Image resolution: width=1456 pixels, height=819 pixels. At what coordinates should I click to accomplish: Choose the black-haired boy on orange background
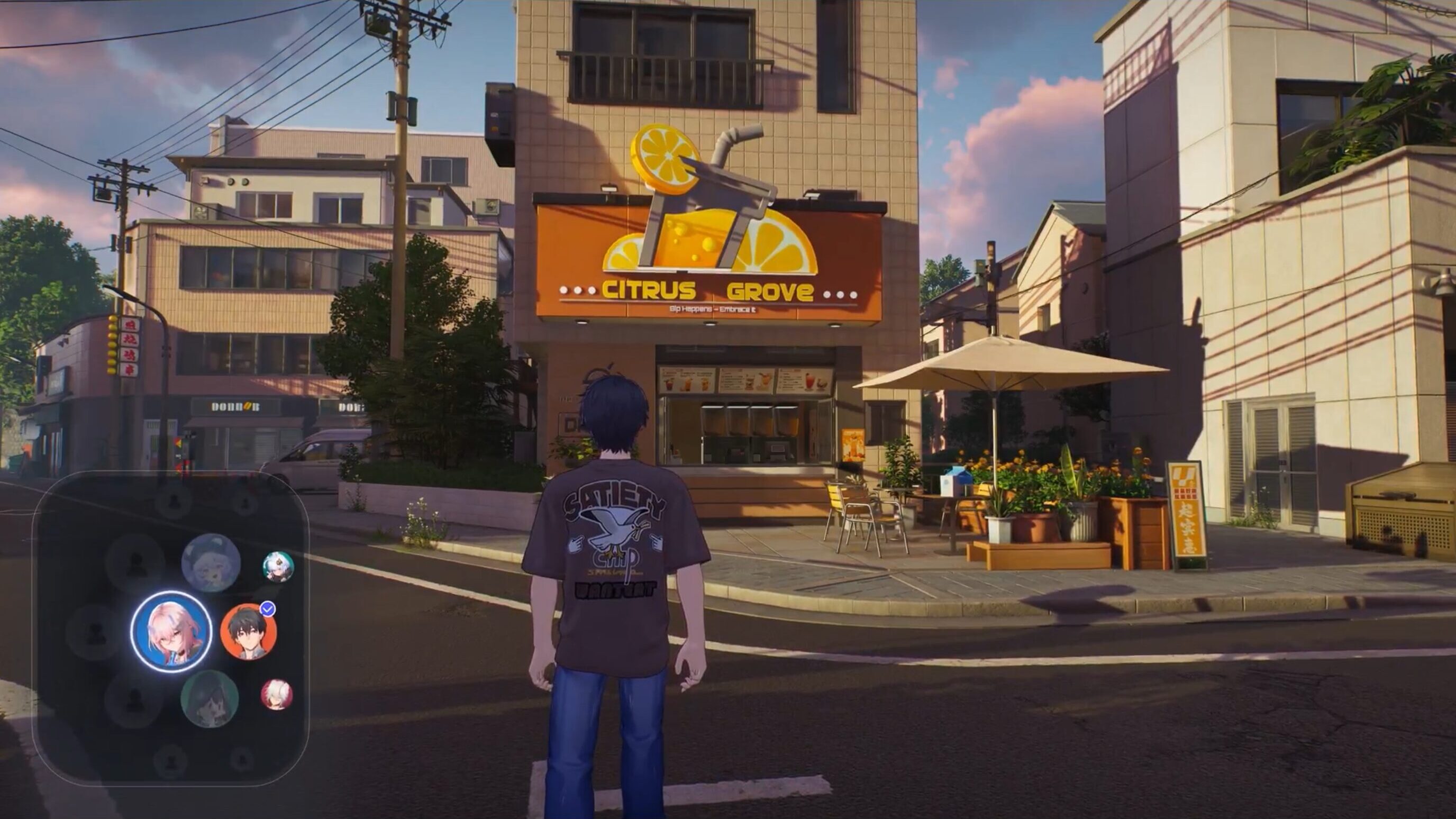tap(248, 631)
